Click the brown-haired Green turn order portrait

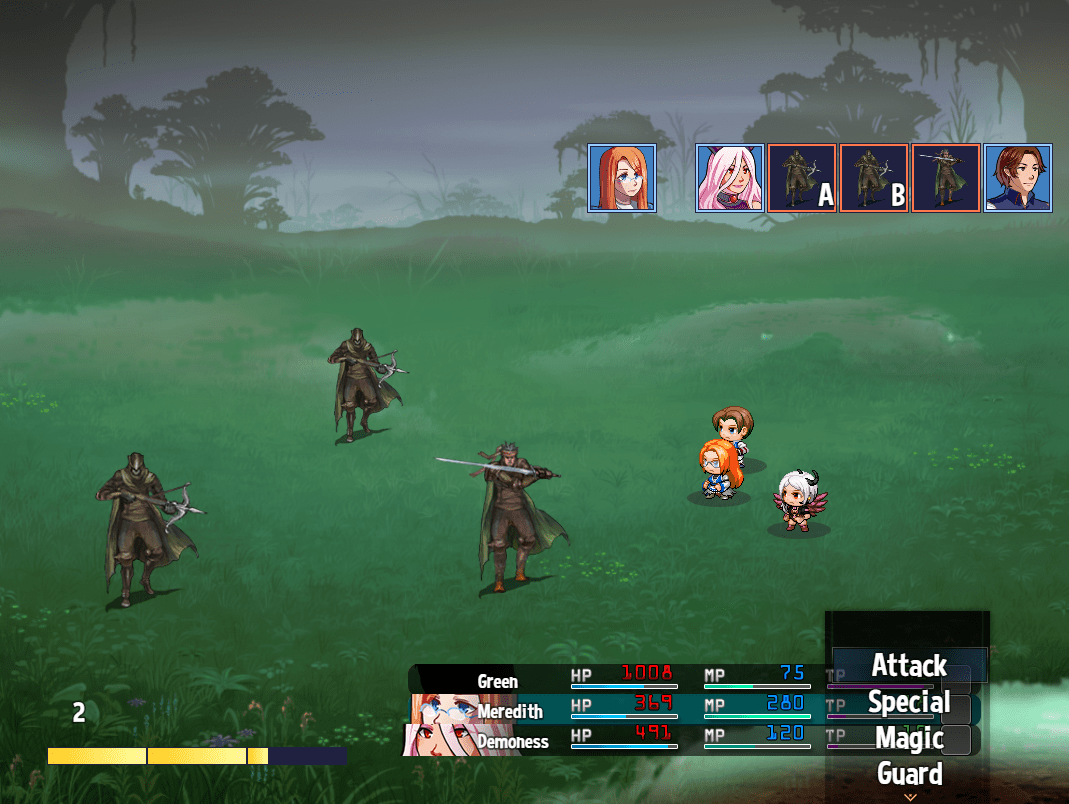(1018, 178)
